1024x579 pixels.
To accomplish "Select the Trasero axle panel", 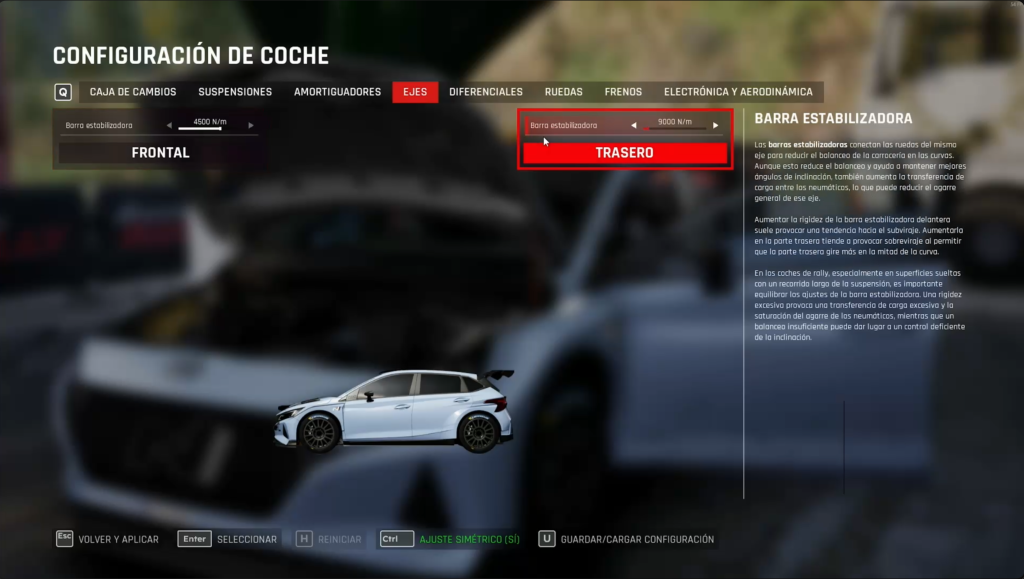I will (624, 153).
